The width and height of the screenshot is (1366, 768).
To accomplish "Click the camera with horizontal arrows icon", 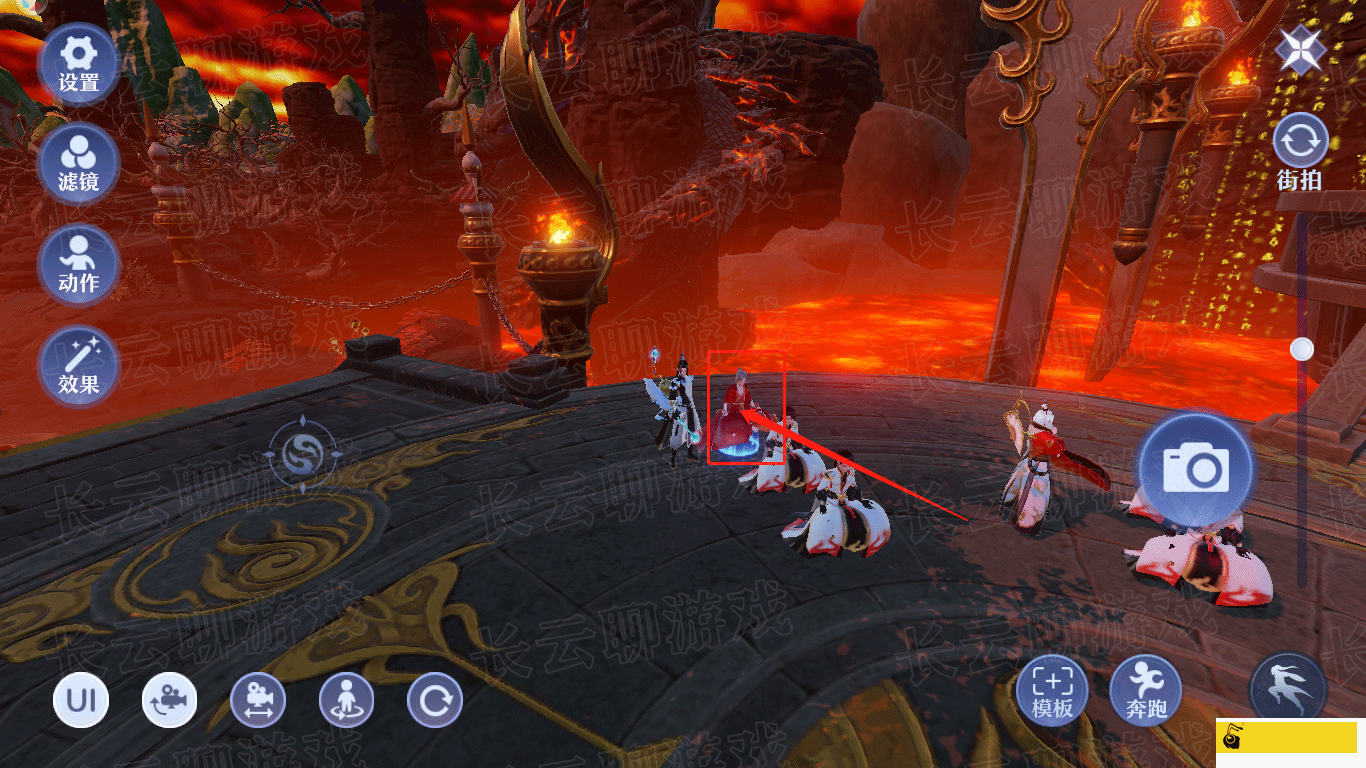I will (x=258, y=700).
